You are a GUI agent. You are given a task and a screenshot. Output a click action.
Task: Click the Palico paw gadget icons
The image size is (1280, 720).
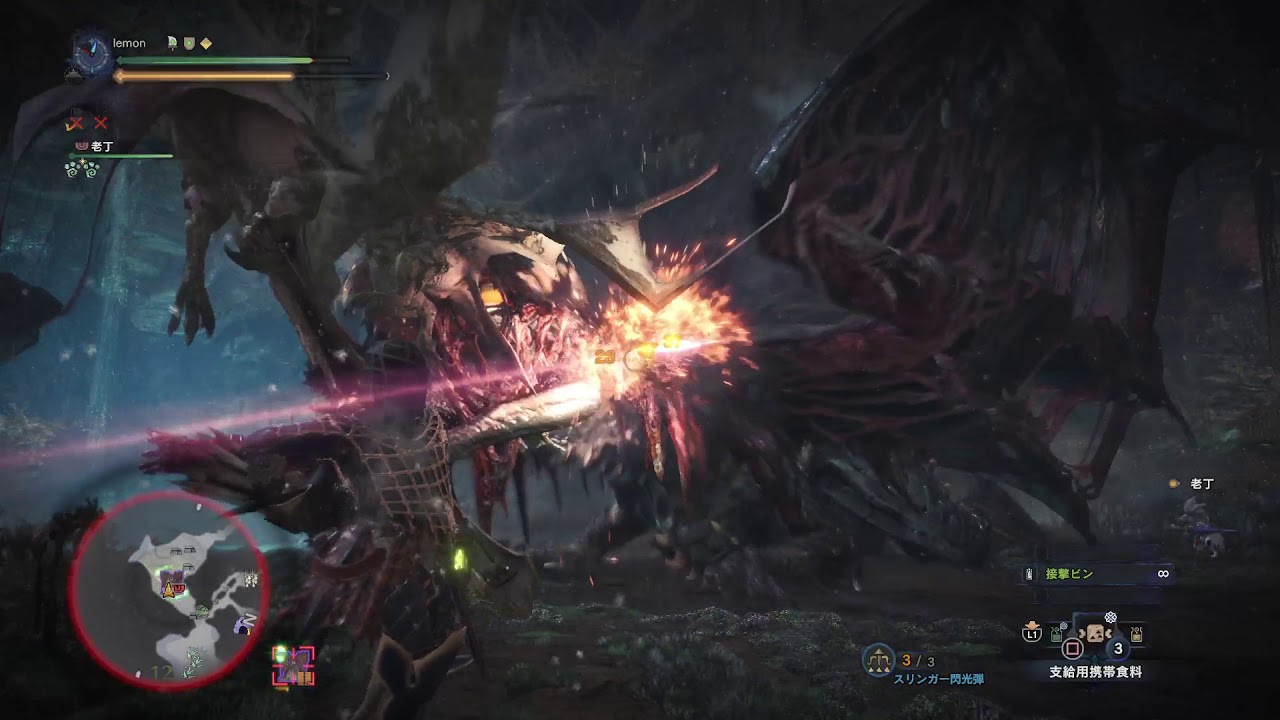(x=81, y=170)
